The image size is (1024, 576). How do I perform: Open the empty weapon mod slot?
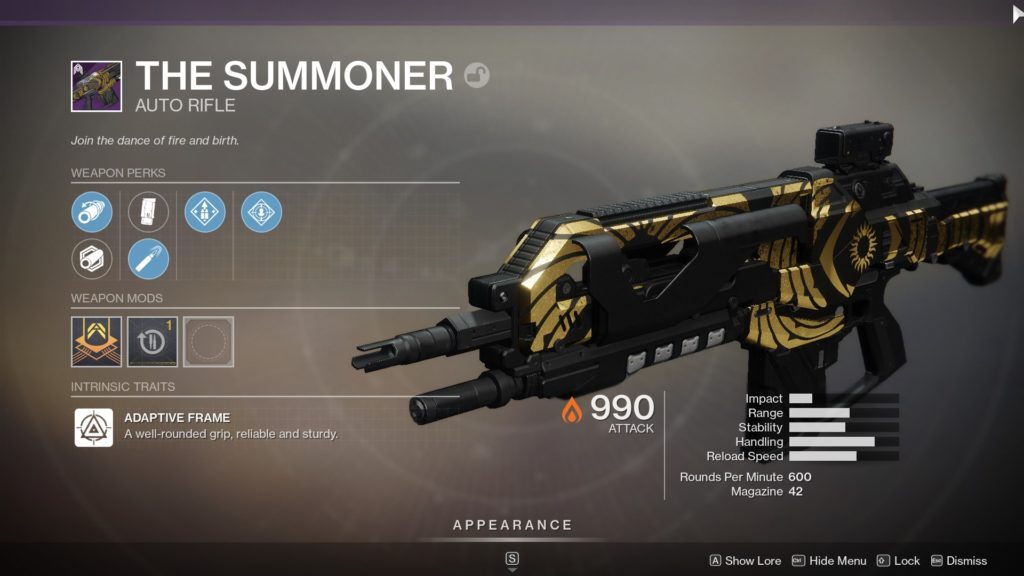point(208,342)
